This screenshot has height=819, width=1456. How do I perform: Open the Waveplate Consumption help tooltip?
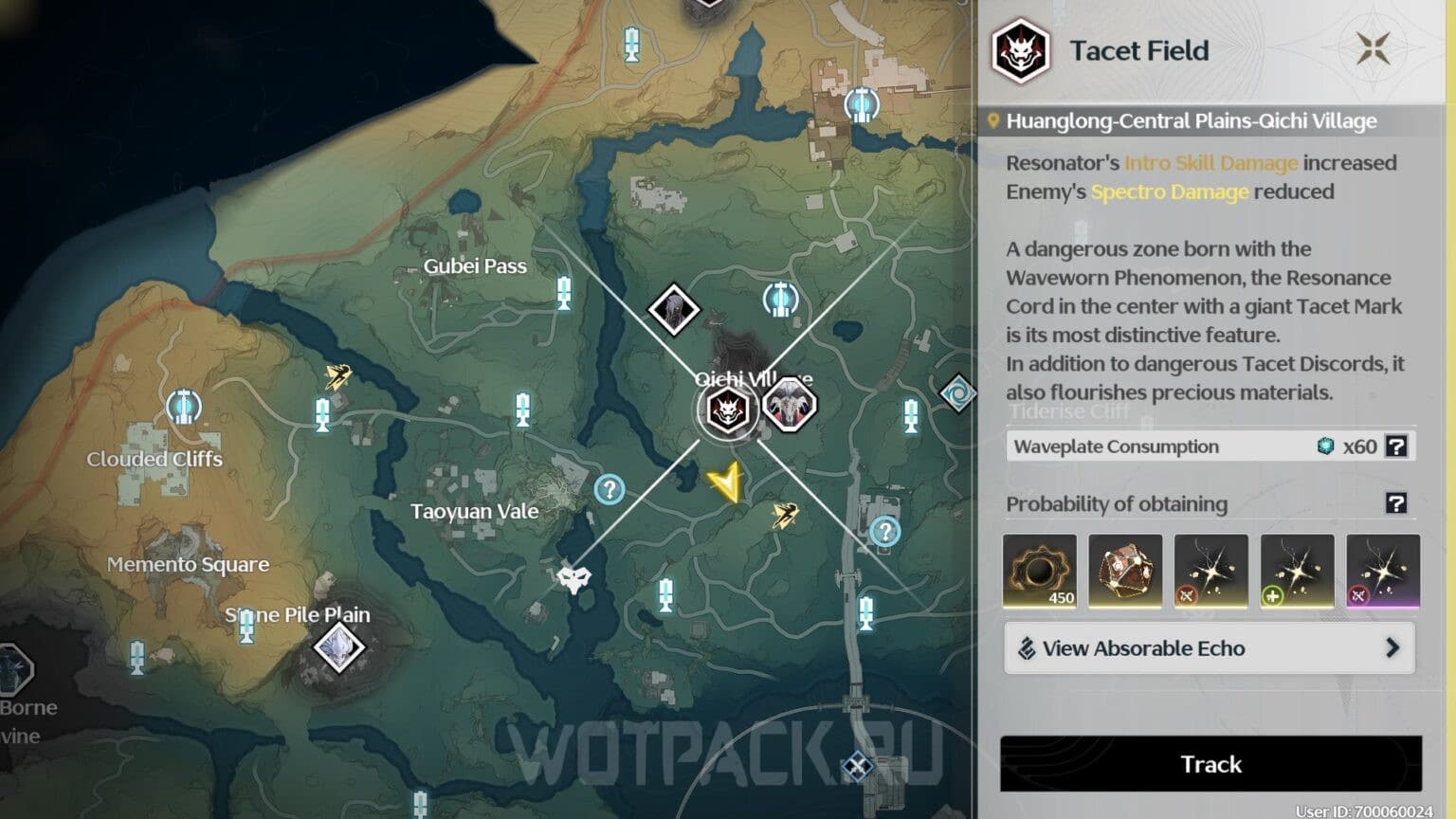1396,446
